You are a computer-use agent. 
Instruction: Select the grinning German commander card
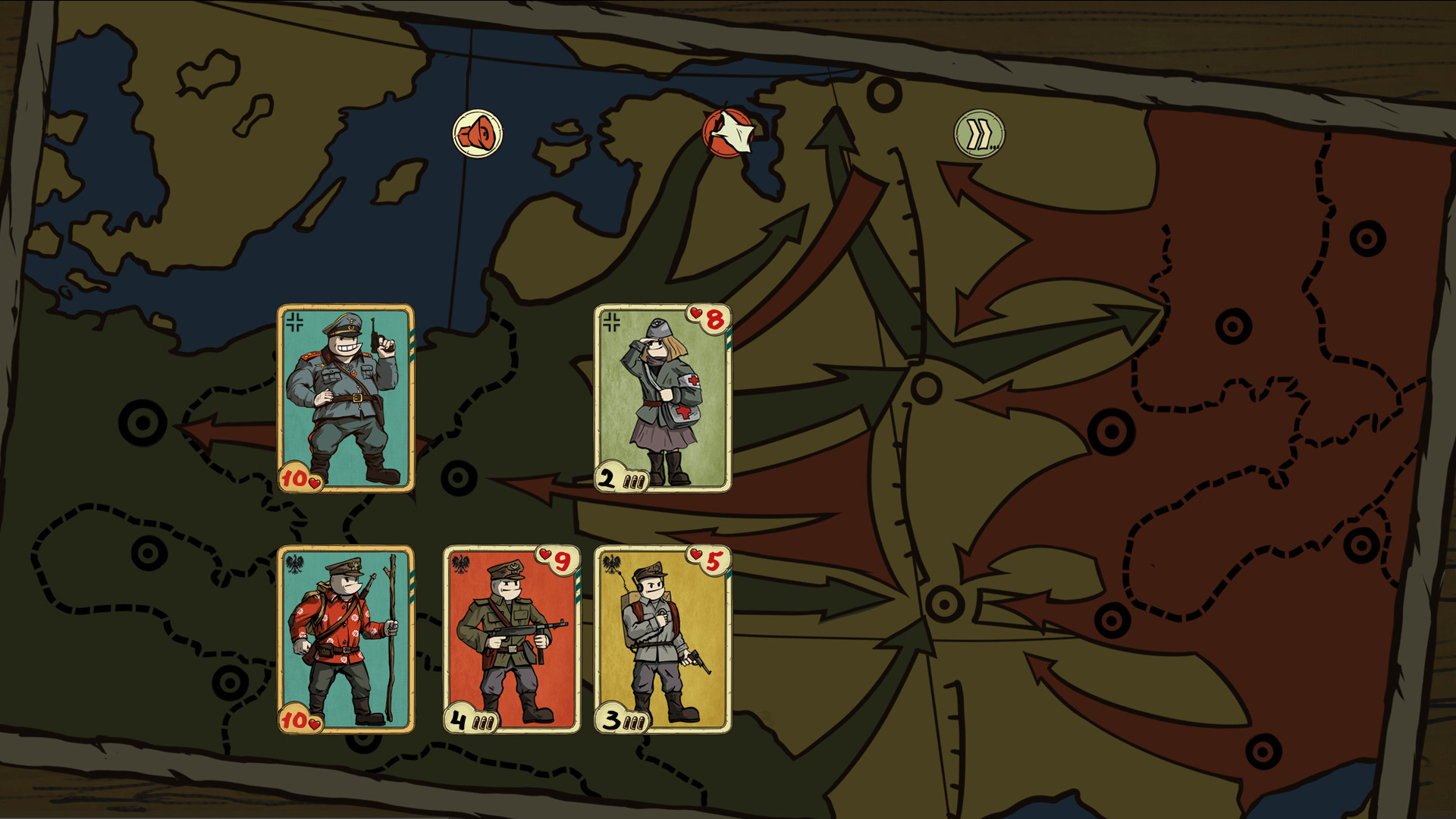[x=345, y=398]
